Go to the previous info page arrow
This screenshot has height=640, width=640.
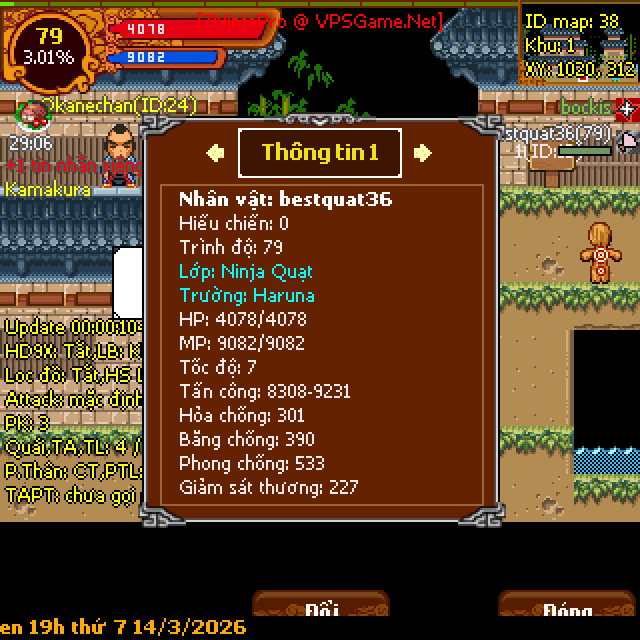(215, 152)
